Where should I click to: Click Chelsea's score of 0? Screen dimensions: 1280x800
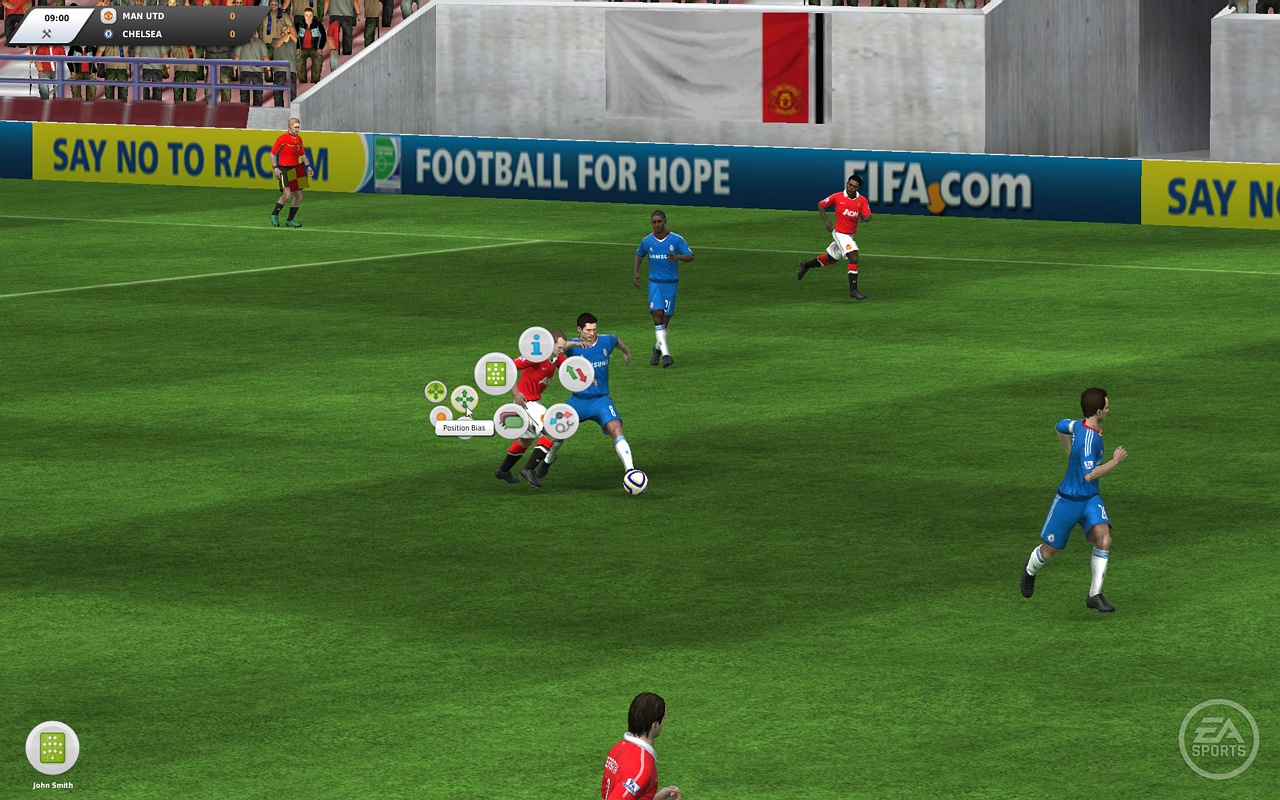click(232, 34)
